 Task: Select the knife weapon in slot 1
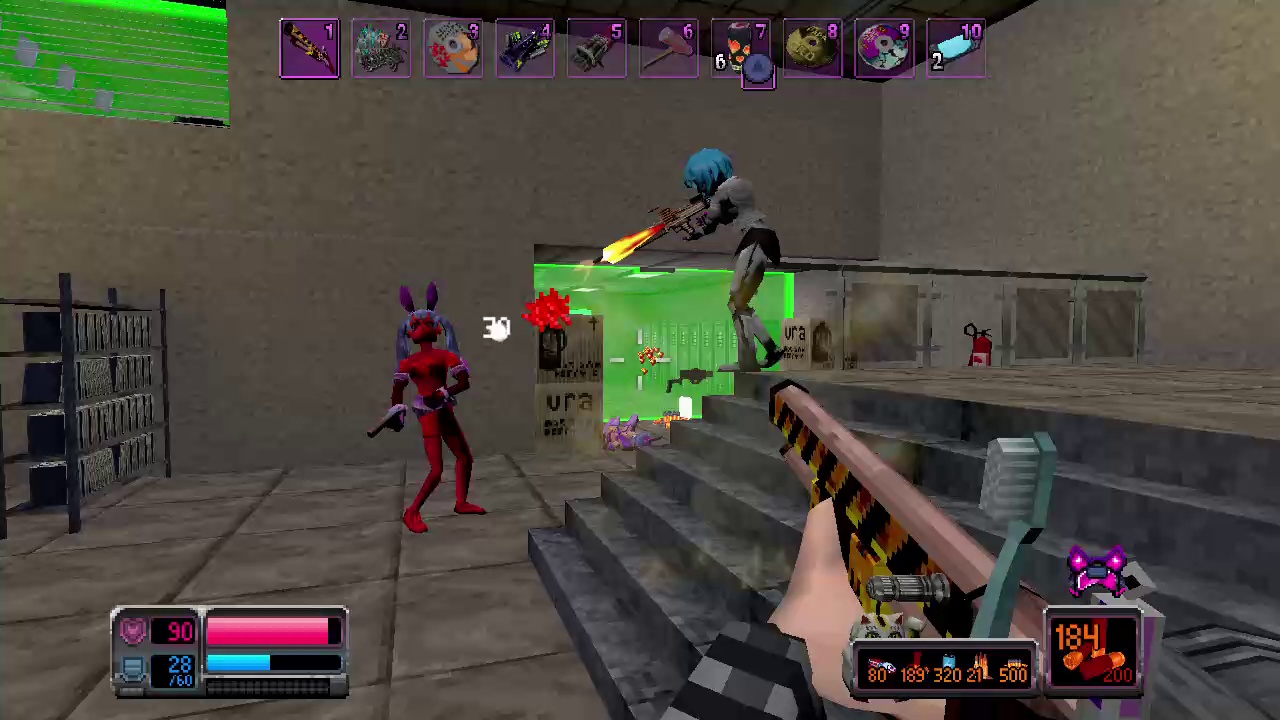click(310, 47)
